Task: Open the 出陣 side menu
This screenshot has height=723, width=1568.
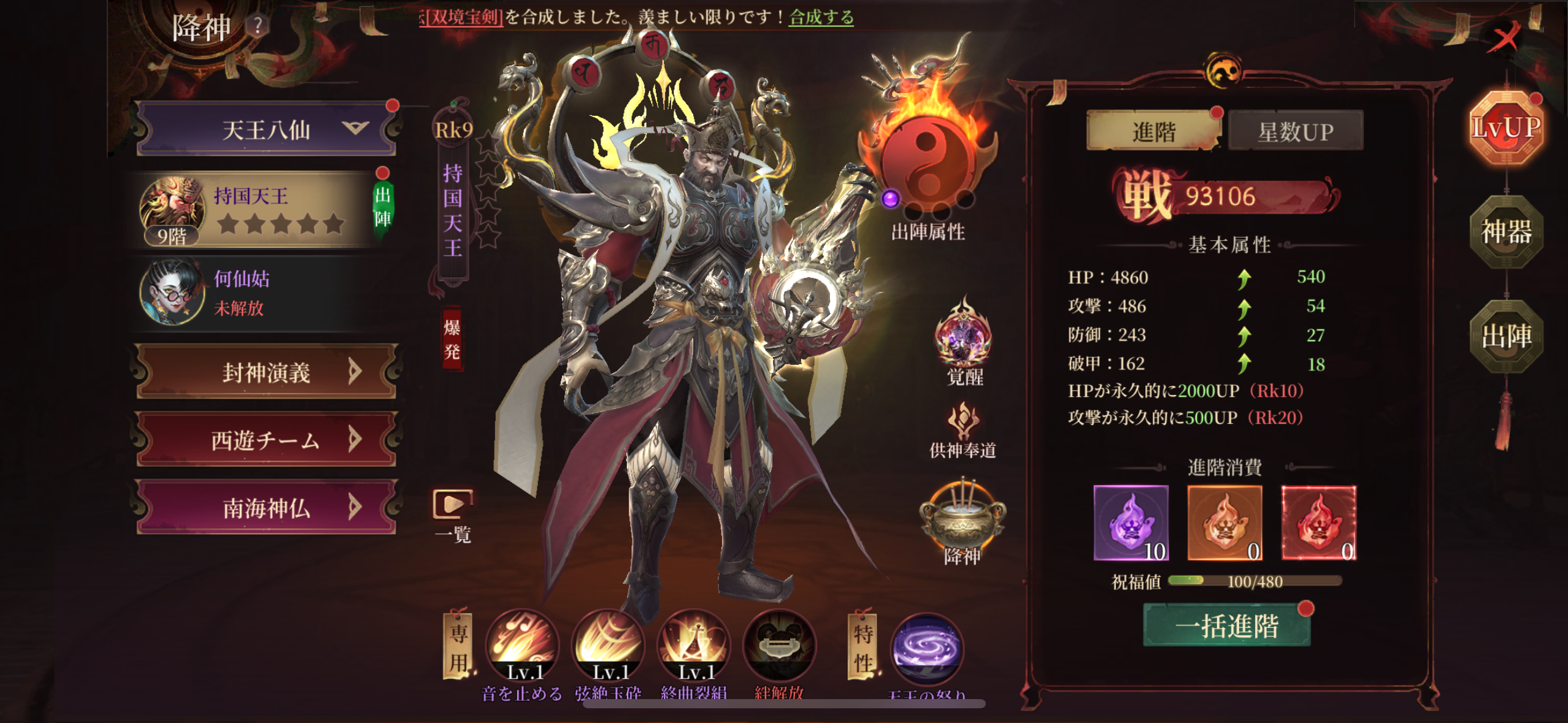Action: [1506, 336]
